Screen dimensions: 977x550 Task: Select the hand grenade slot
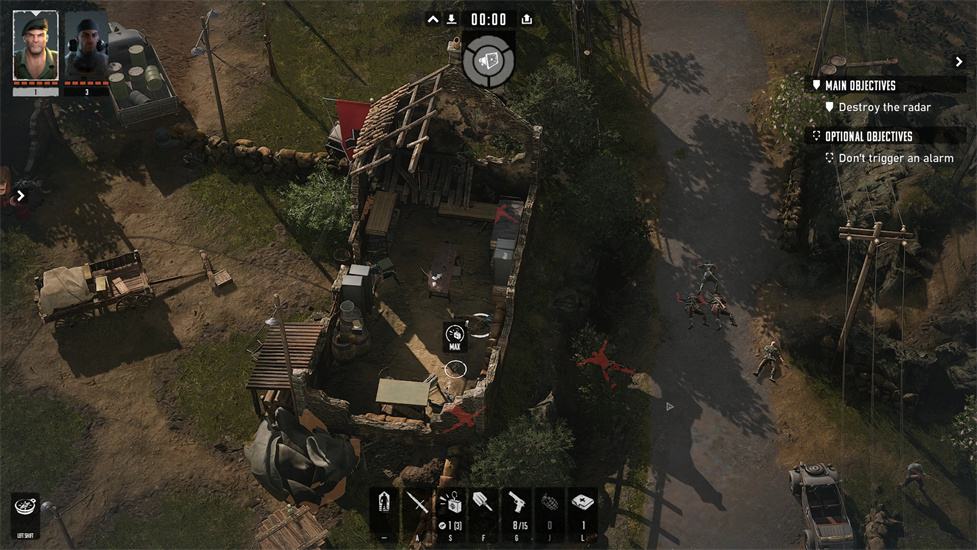(548, 504)
